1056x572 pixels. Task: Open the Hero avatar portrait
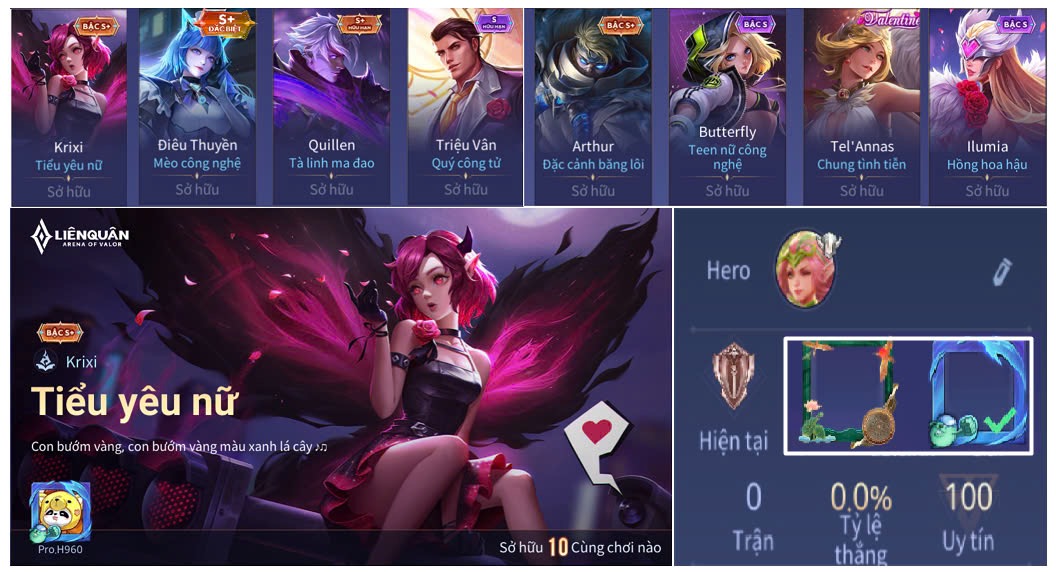(806, 267)
